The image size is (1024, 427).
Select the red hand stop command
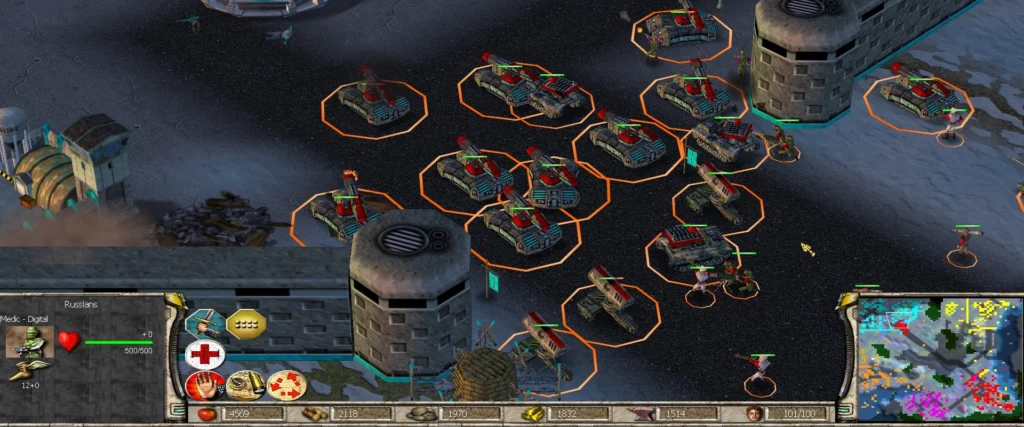click(x=204, y=385)
